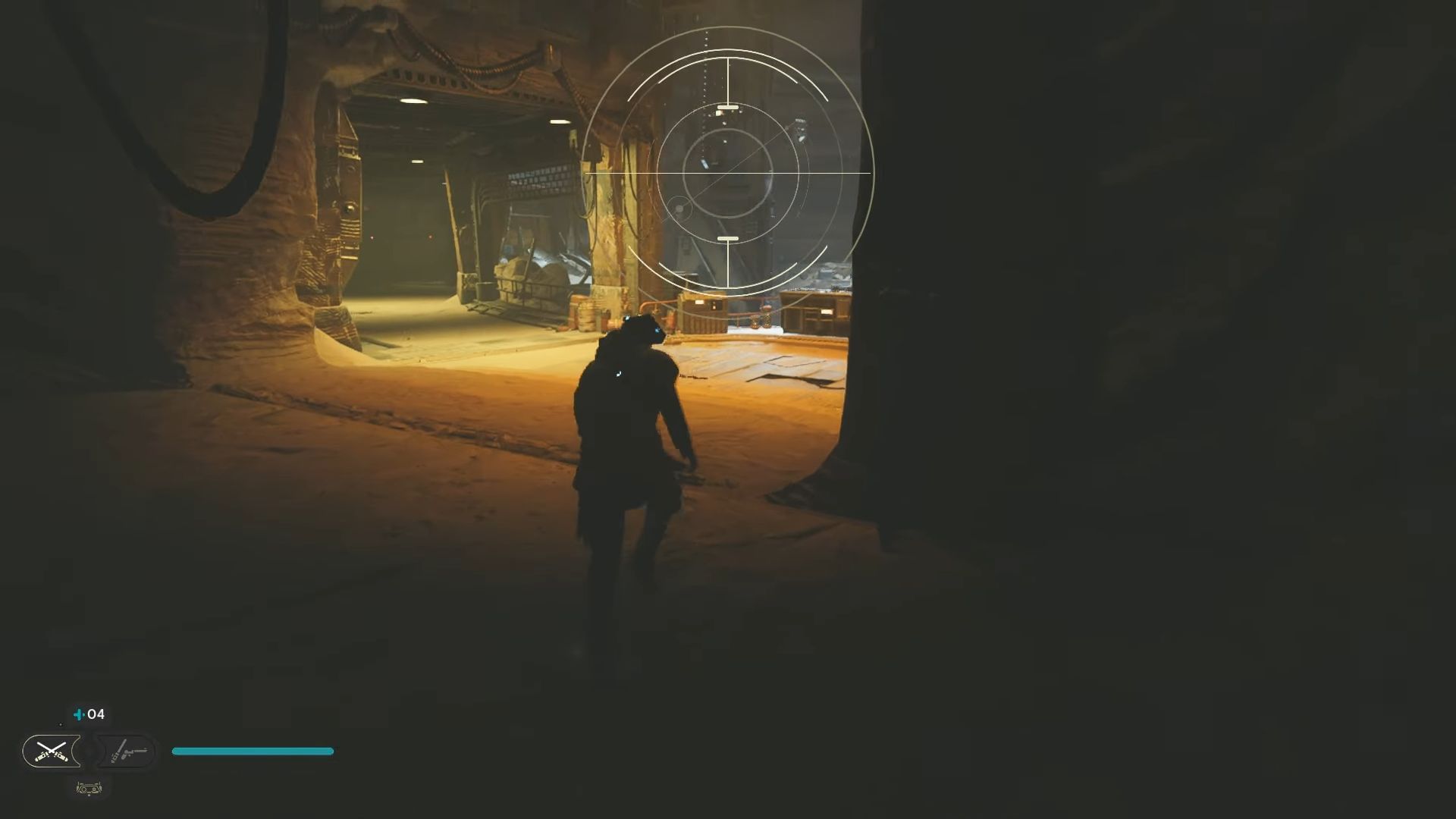This screenshot has width=1456, height=819.
Task: Click the top tick marker of the reticle
Action: pos(728,107)
